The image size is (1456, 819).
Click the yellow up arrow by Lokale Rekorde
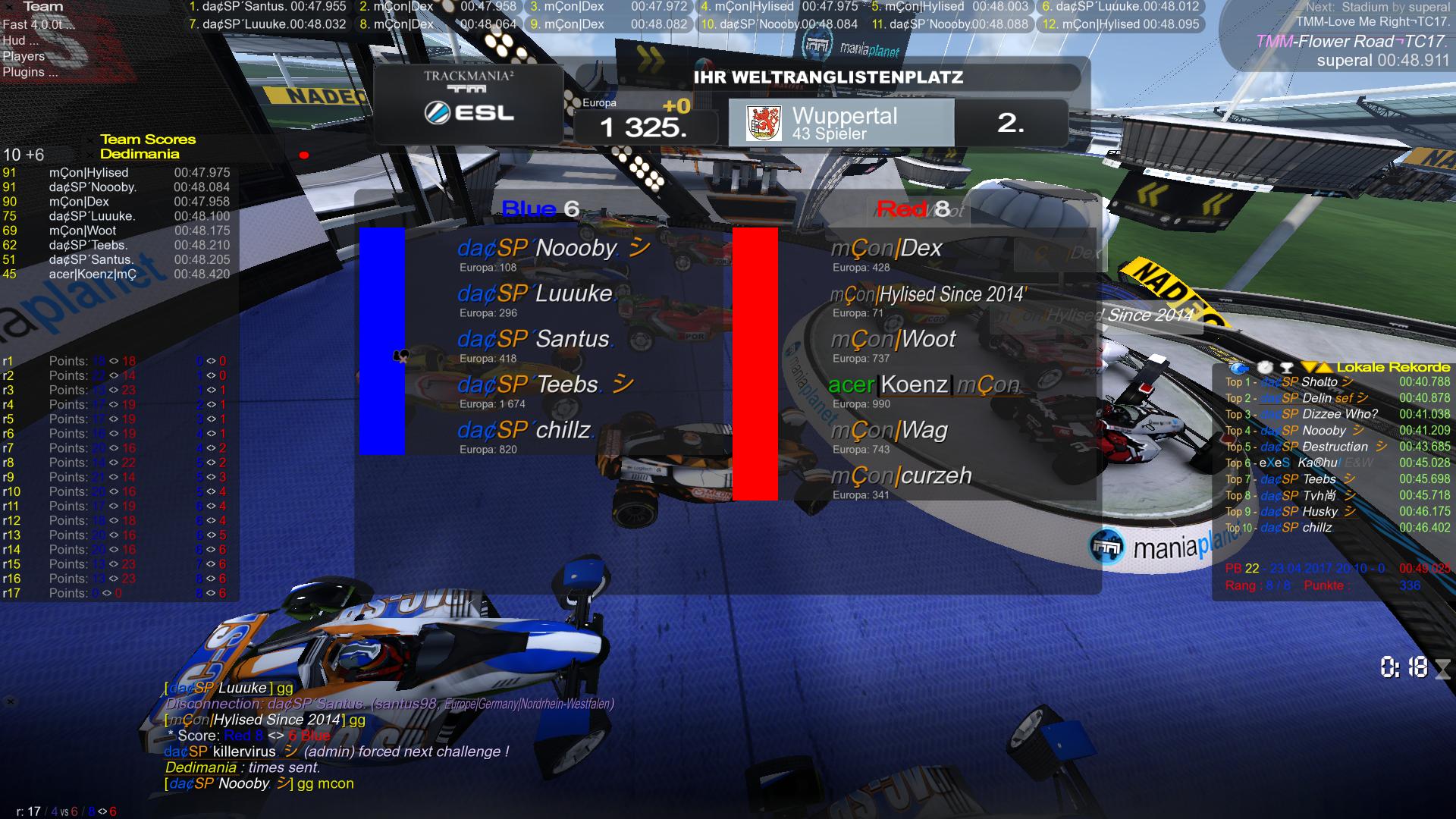click(1324, 368)
